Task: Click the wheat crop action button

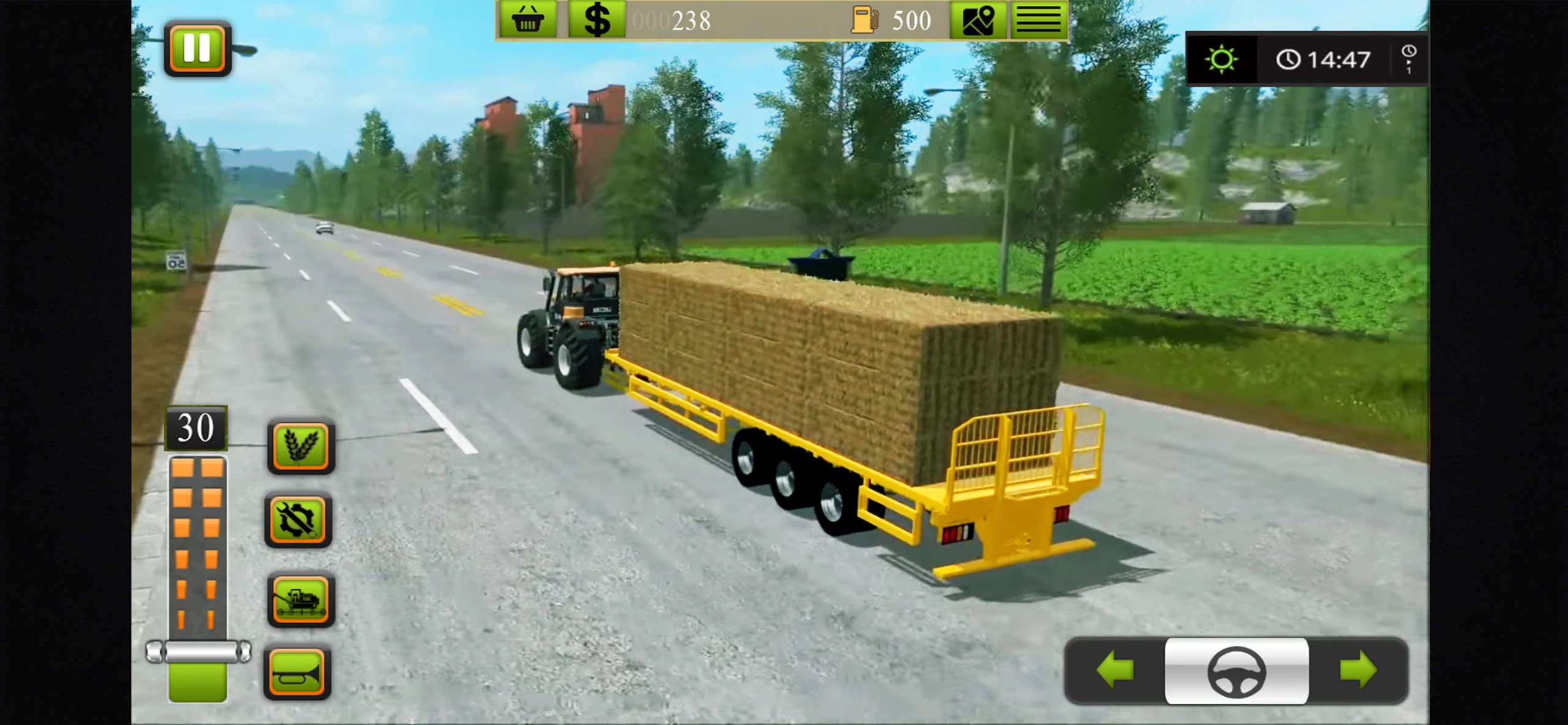Action: 301,446
